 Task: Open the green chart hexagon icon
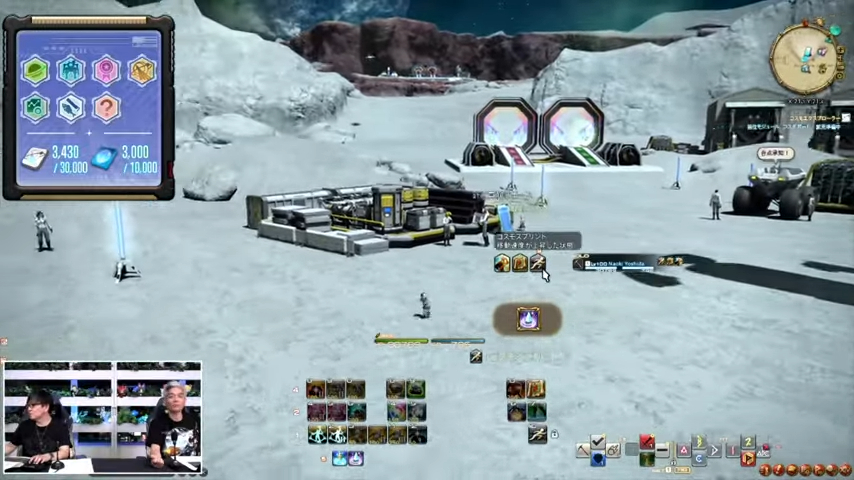(x=35, y=106)
